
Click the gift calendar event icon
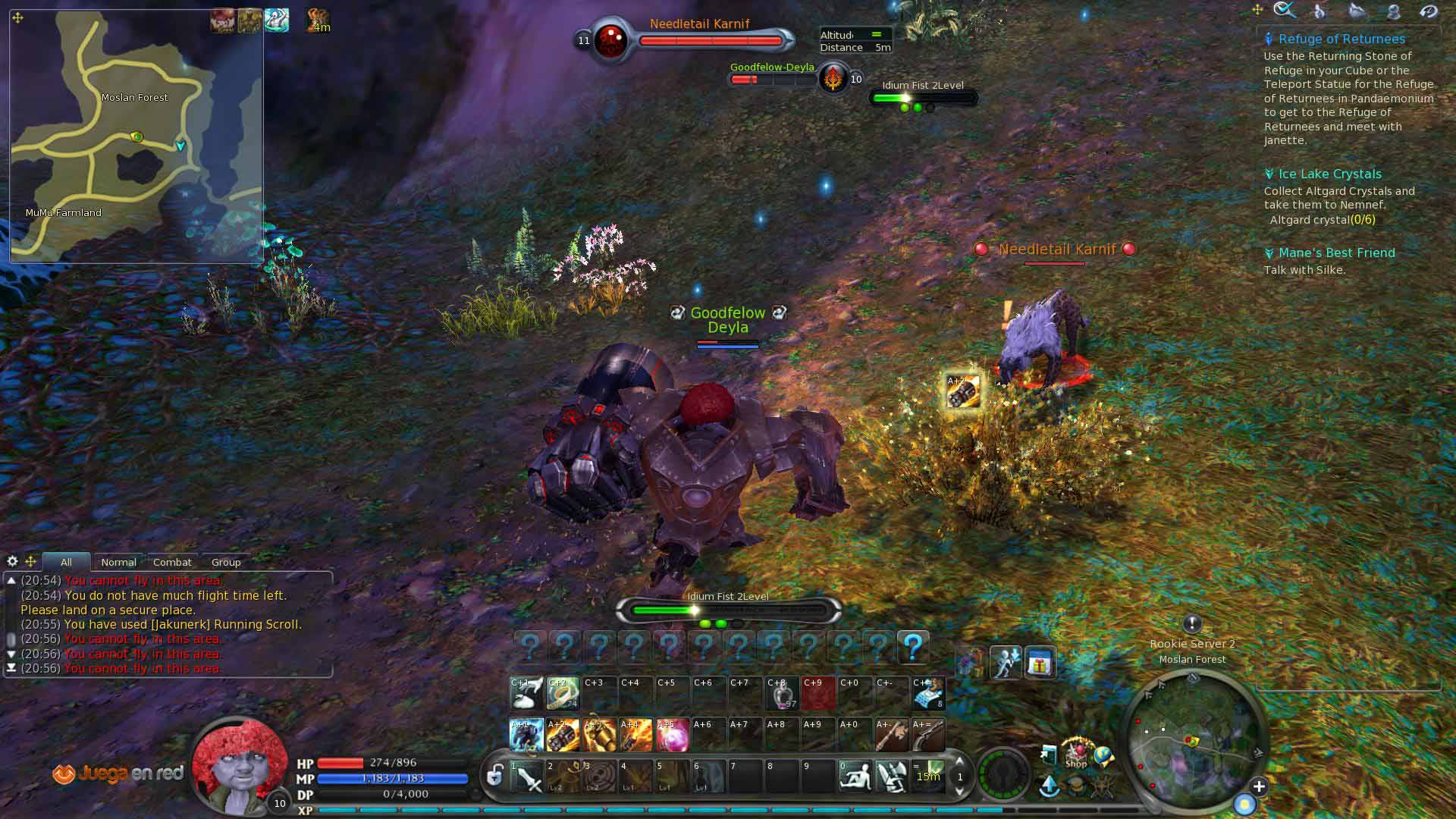point(1040,664)
